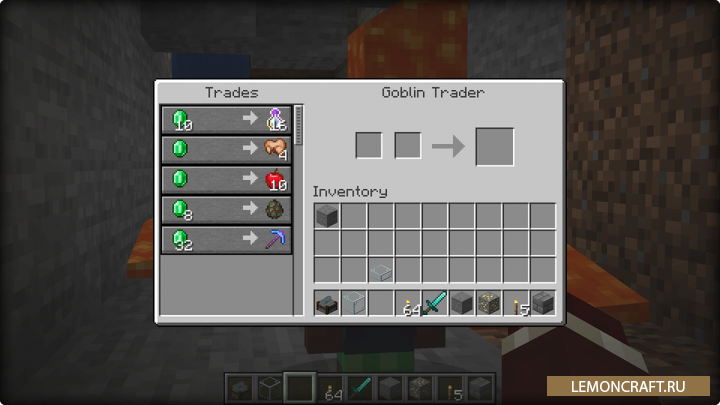Pick the stone block left of gold ore

[462, 303]
